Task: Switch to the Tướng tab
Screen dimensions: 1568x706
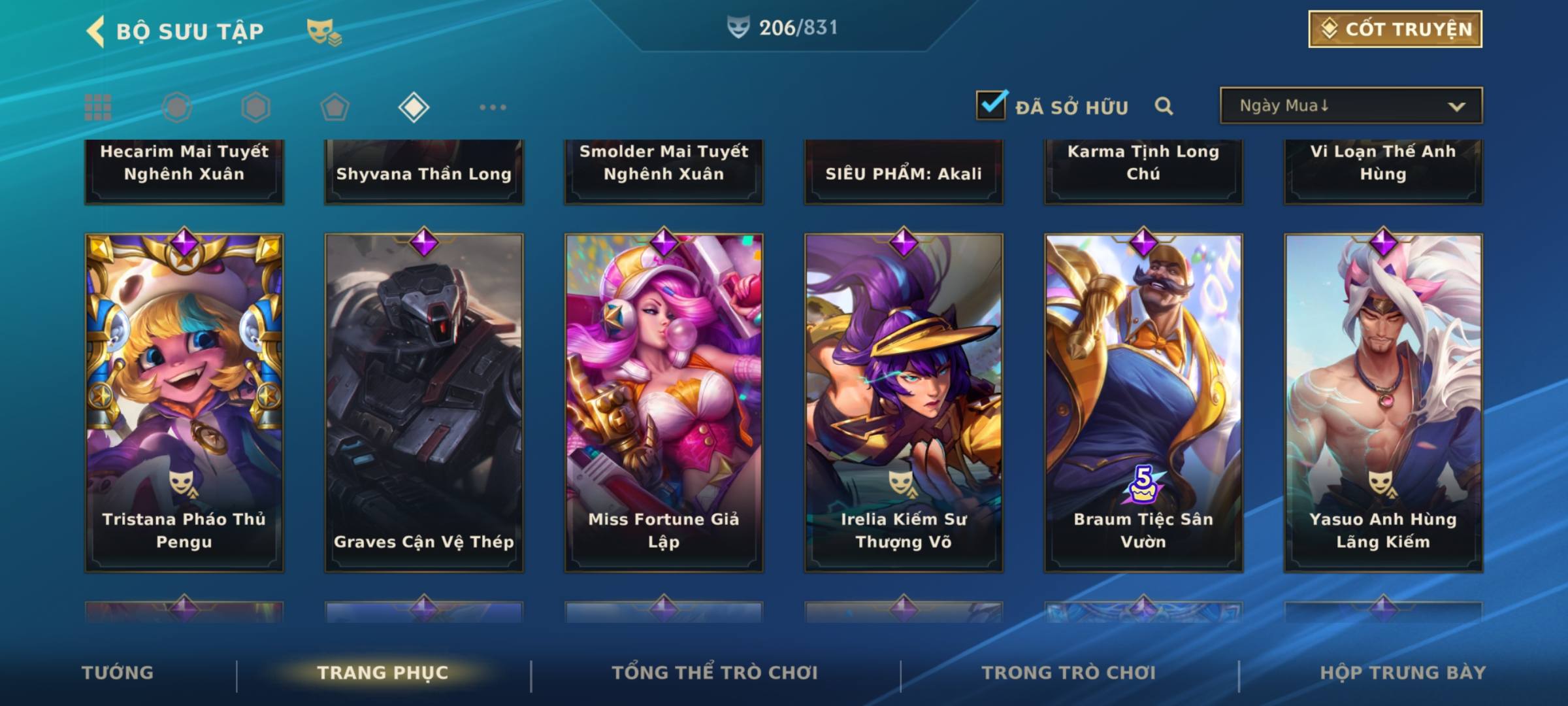Action: click(118, 673)
